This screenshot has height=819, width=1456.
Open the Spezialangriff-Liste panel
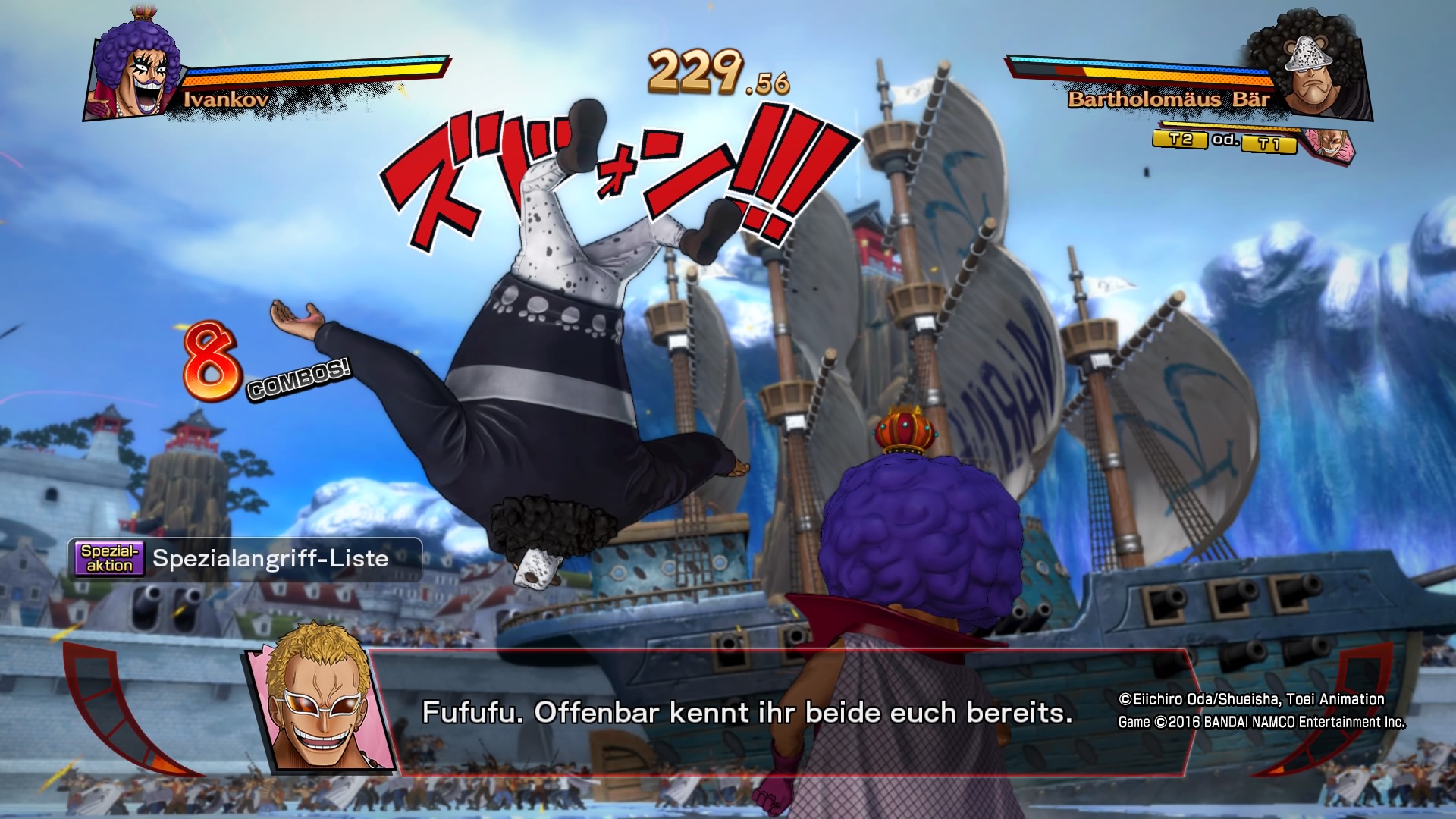[x=244, y=559]
